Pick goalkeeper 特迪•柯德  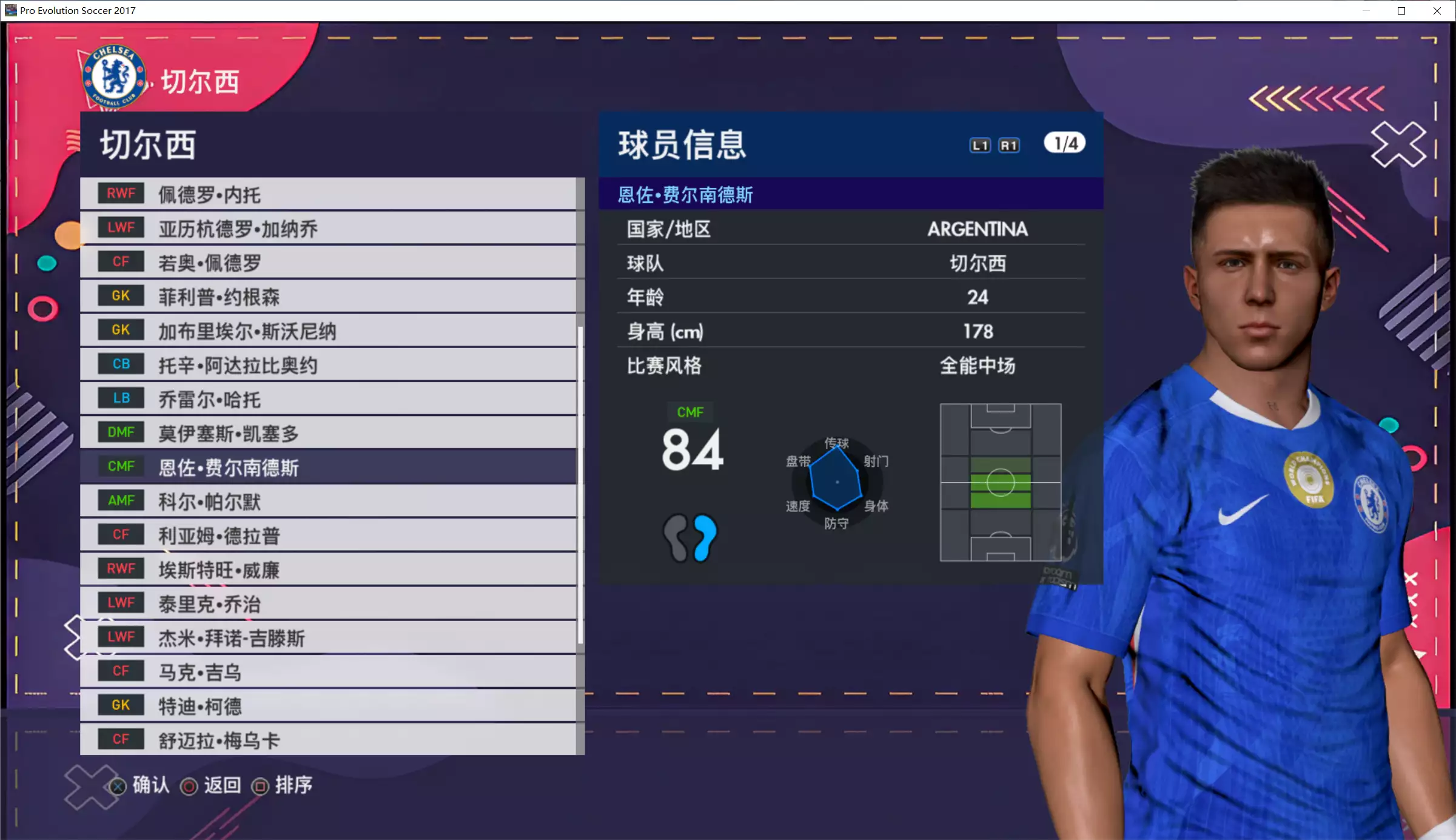pyautogui.click(x=327, y=705)
